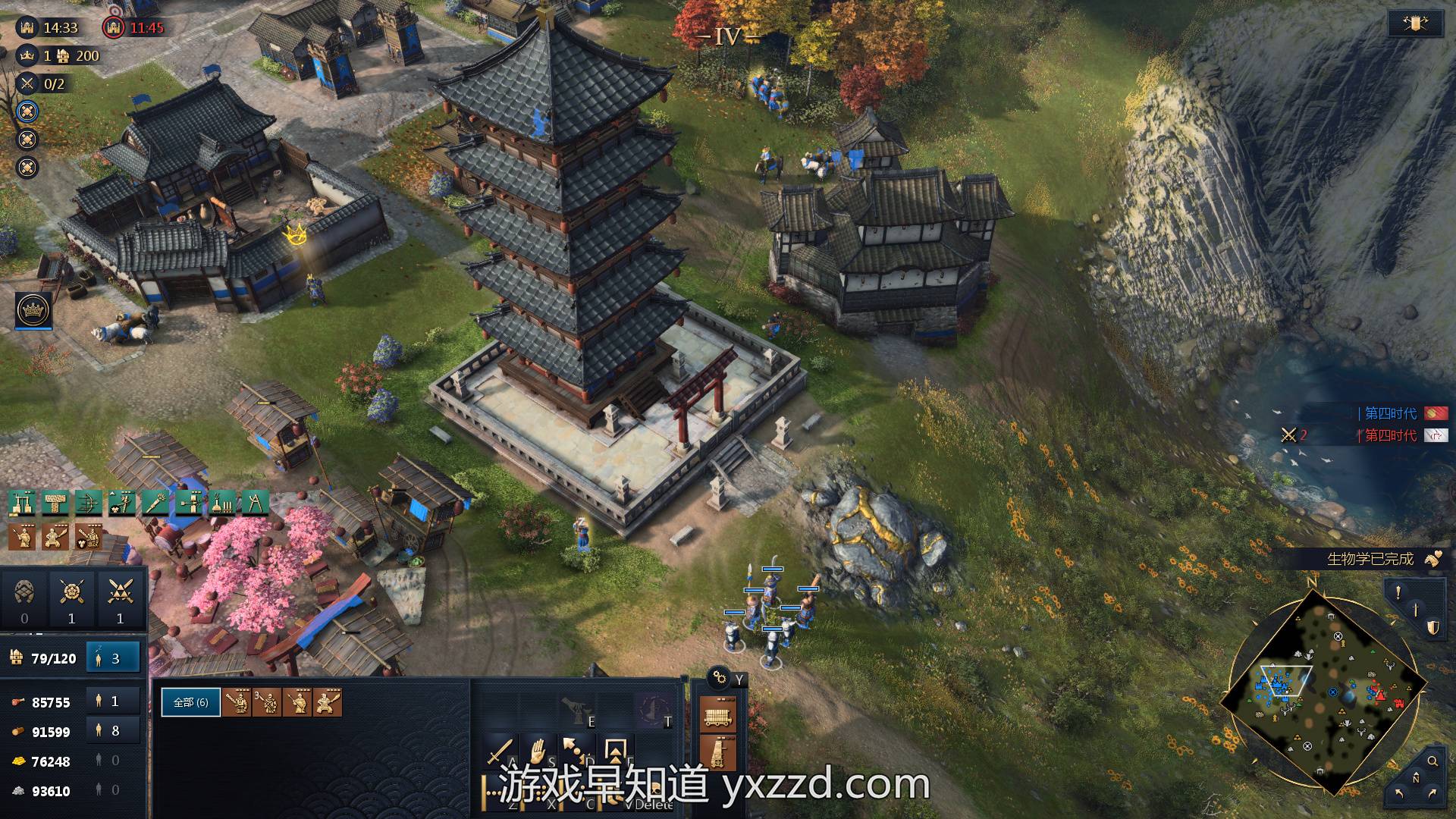Select the siege cart build icon
This screenshot has width=1456, height=819.
[x=717, y=713]
